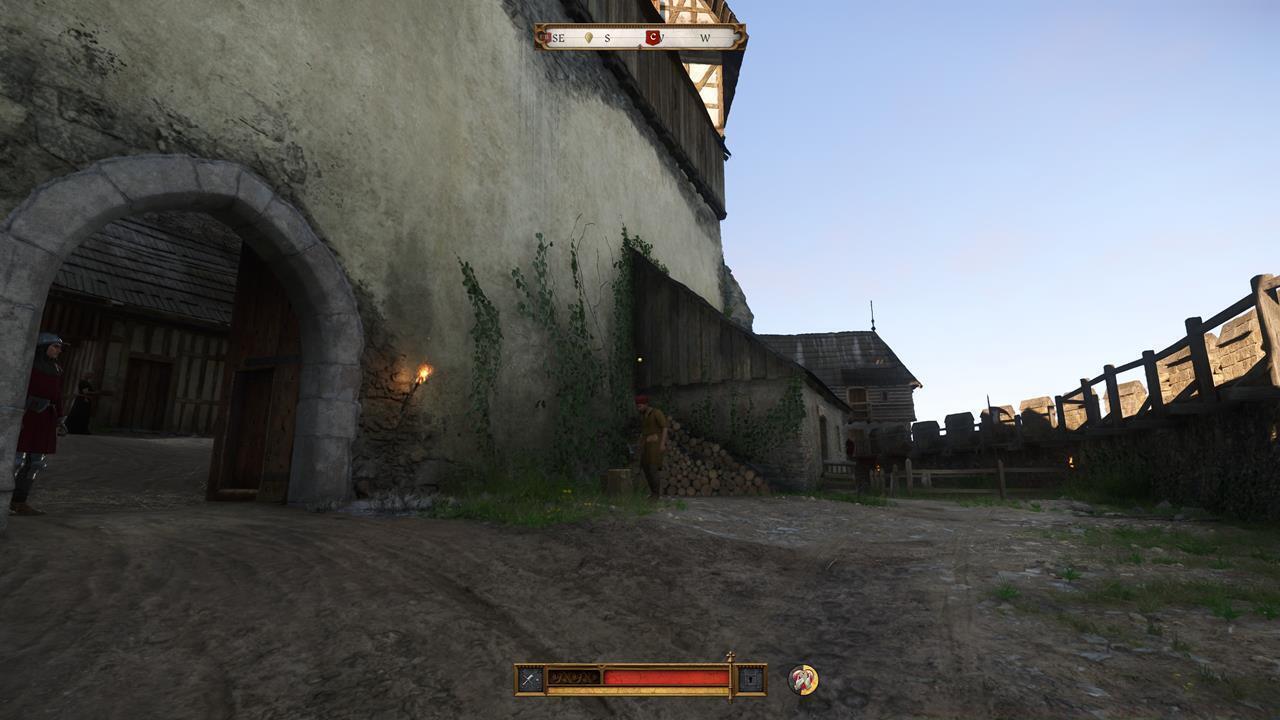
Task: Select the weapon icon left of the health bar
Action: pyautogui.click(x=528, y=677)
